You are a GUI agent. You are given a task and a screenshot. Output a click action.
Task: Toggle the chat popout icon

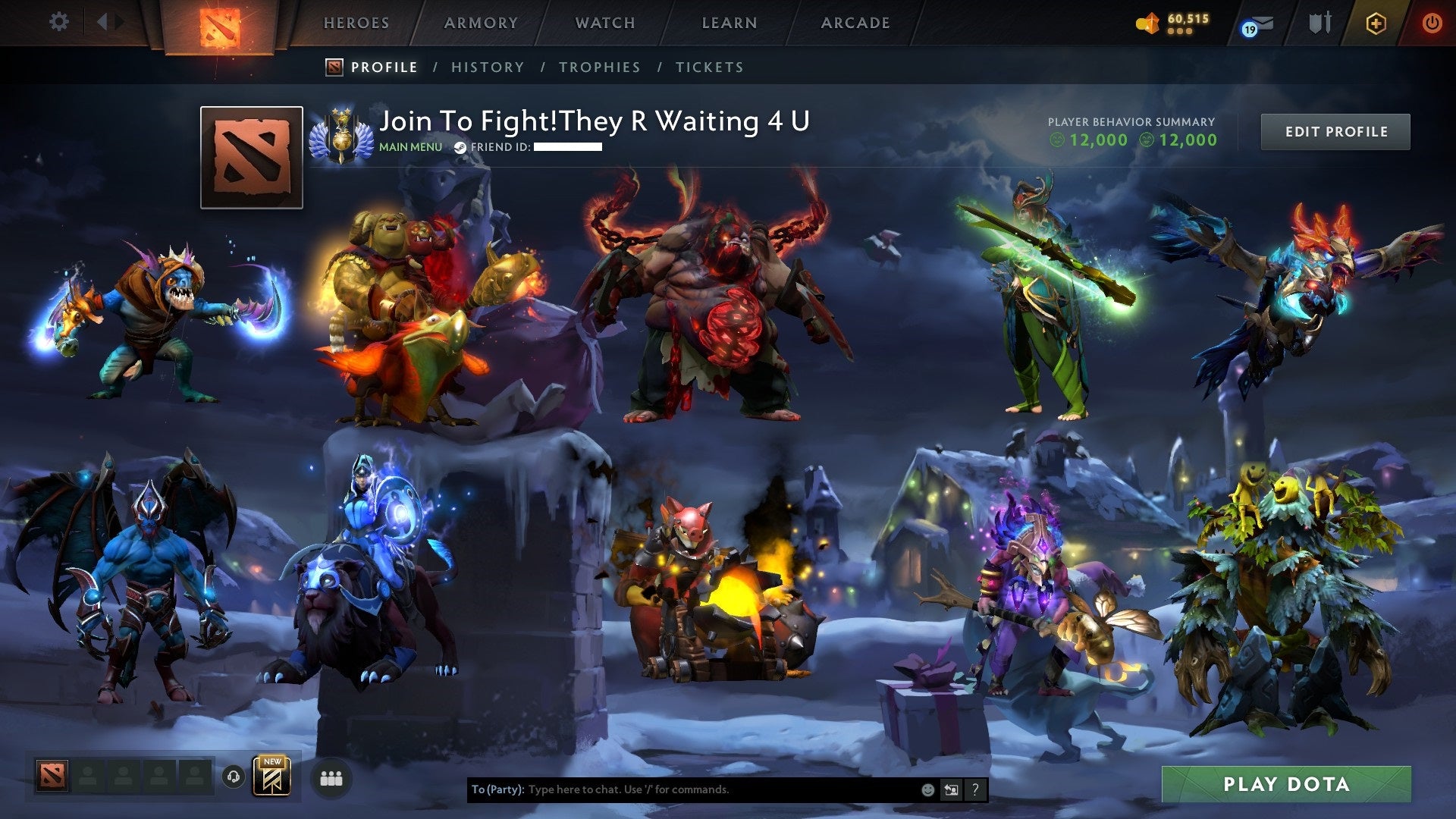tap(951, 789)
